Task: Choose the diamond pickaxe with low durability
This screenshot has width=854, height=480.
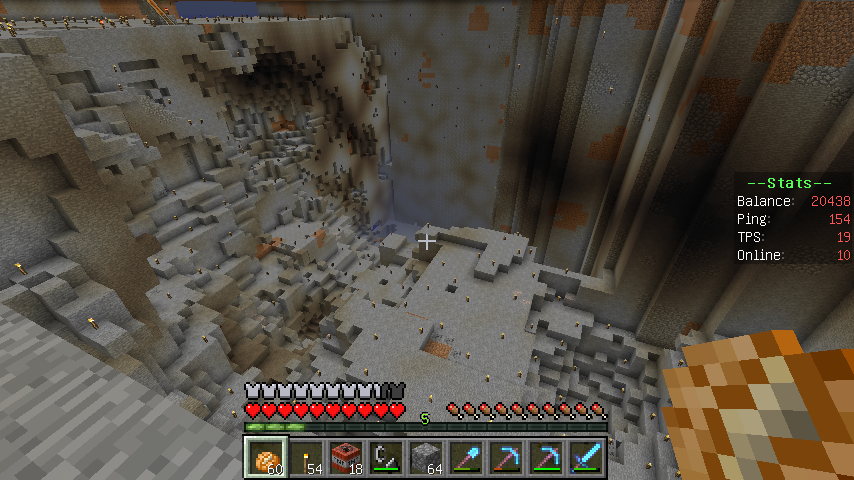Action: (x=507, y=458)
